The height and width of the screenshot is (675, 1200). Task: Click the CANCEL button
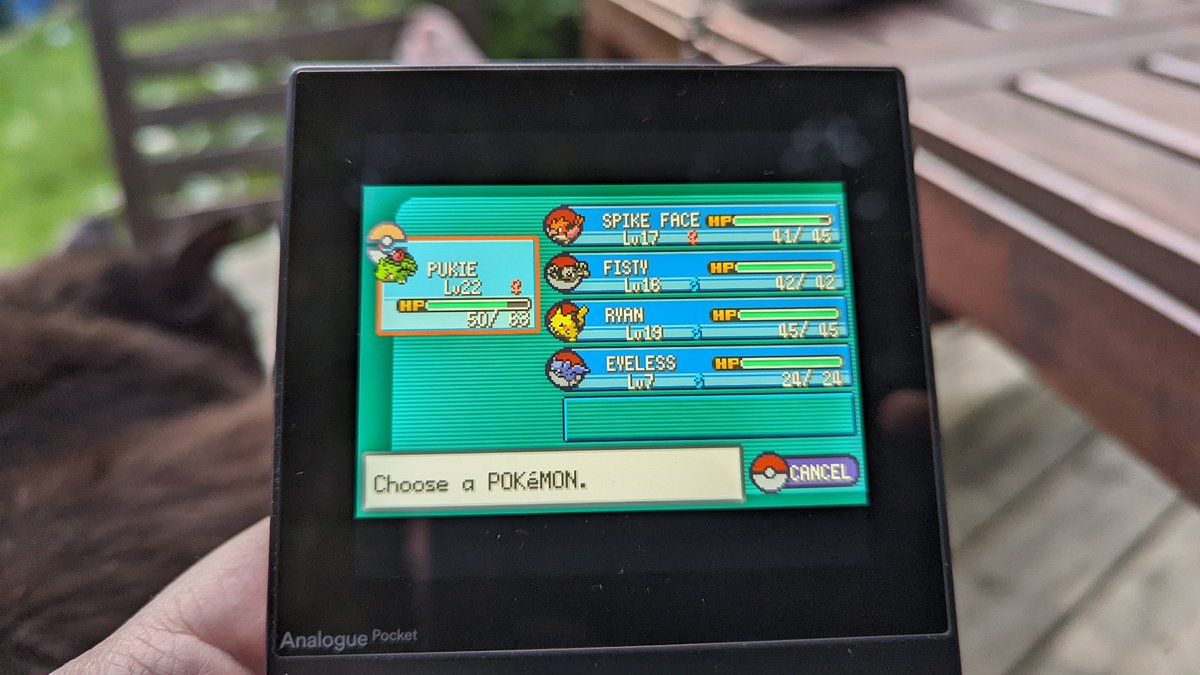click(x=806, y=472)
